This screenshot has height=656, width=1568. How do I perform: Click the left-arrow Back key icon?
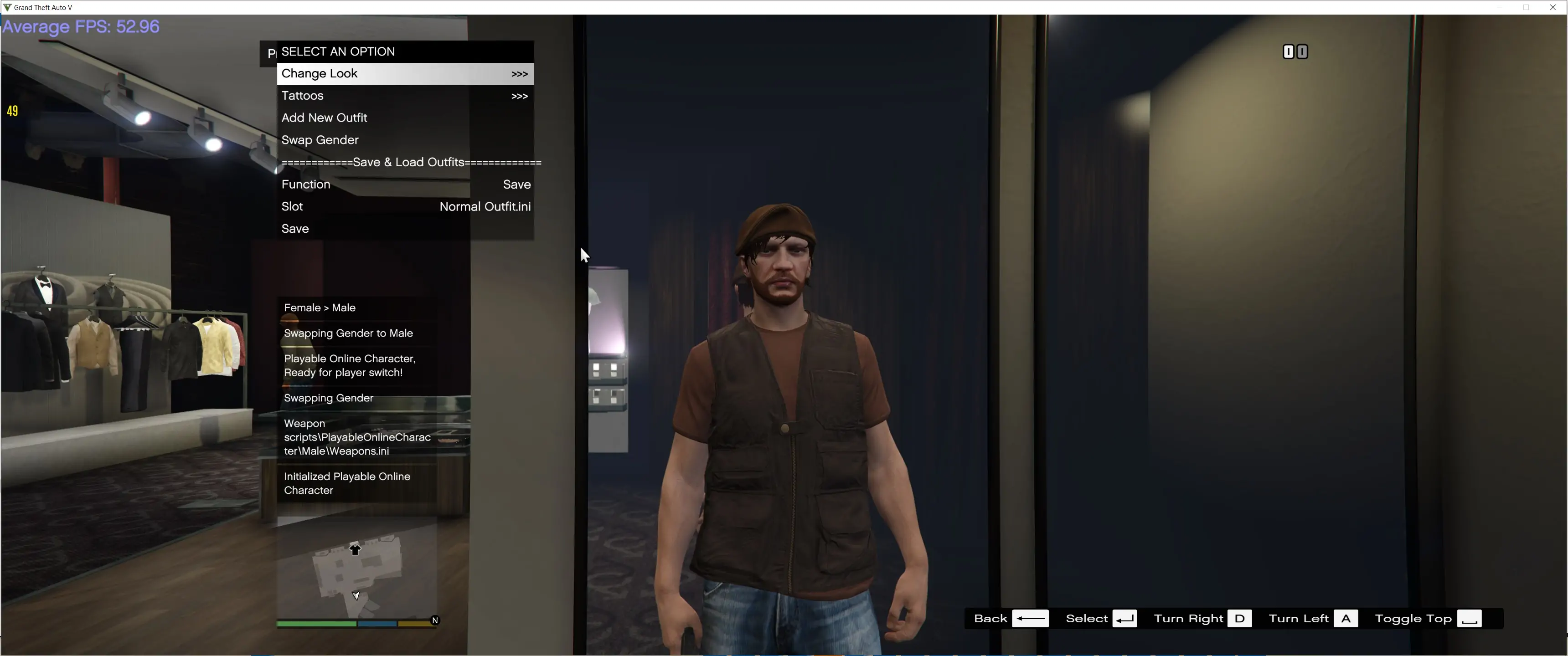pyautogui.click(x=1031, y=618)
